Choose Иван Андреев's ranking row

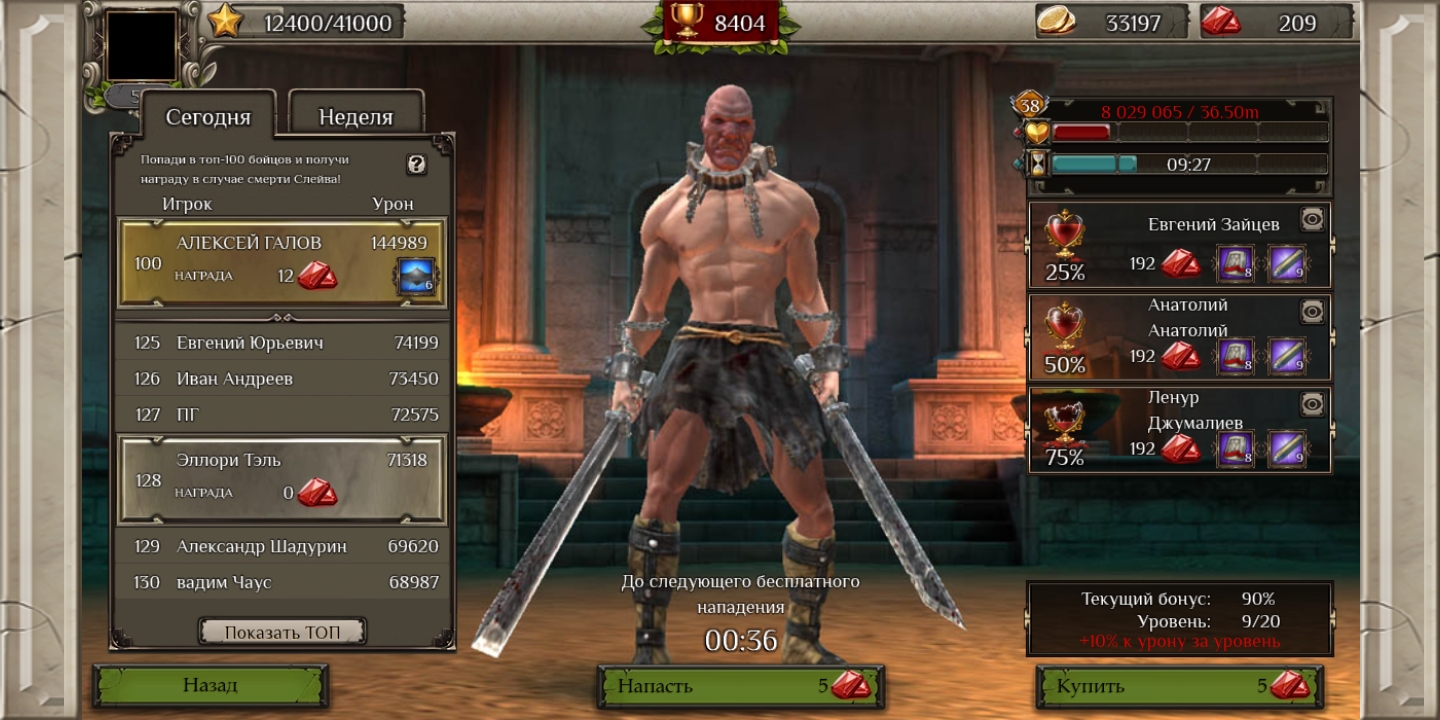tap(282, 379)
